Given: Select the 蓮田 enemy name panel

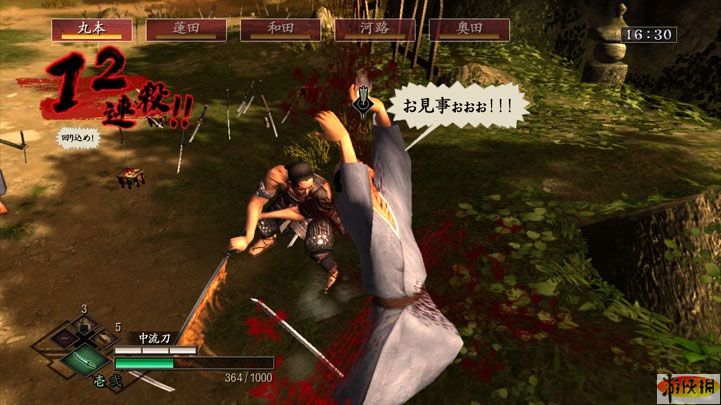Looking at the screenshot, I should [x=186, y=28].
